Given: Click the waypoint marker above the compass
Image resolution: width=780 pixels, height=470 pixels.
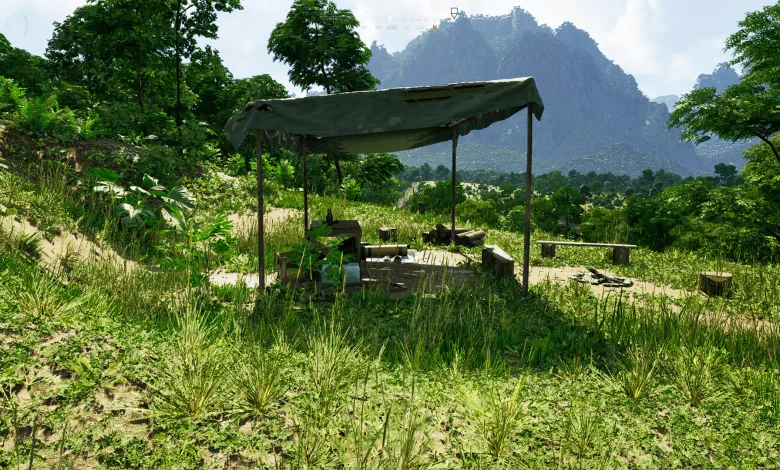Looking at the screenshot, I should 454,12.
